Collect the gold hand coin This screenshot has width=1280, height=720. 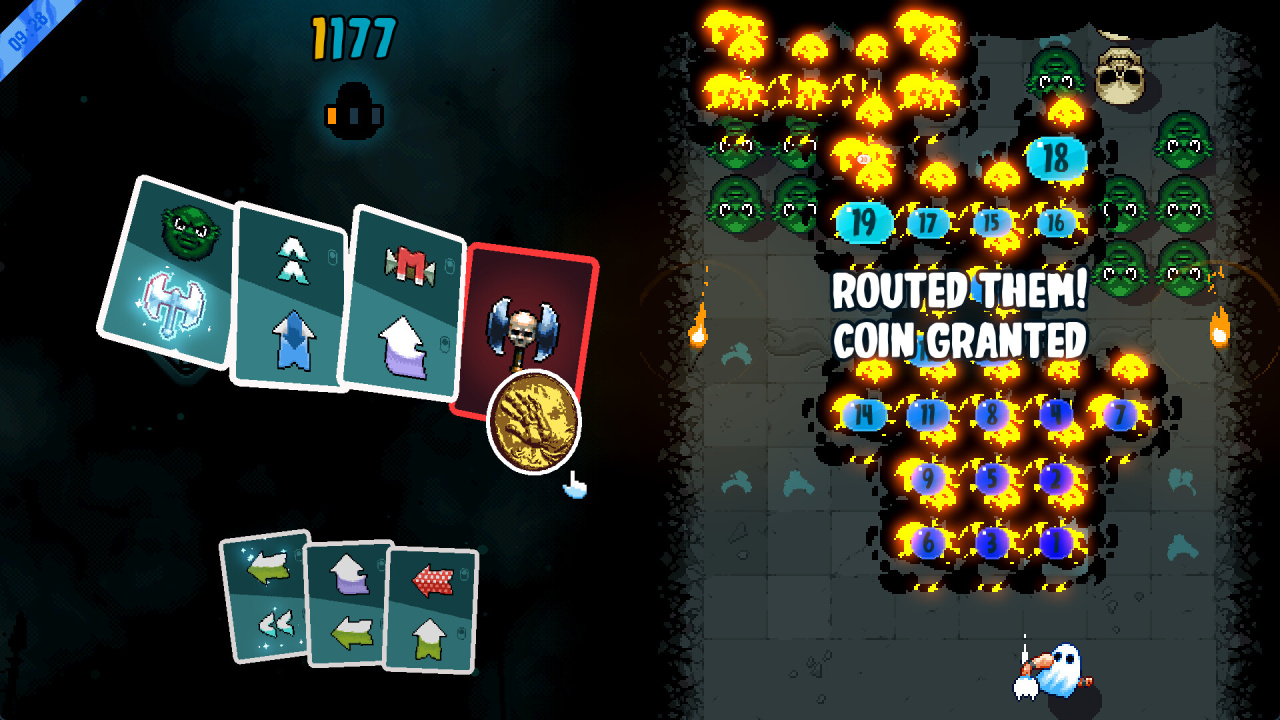534,421
